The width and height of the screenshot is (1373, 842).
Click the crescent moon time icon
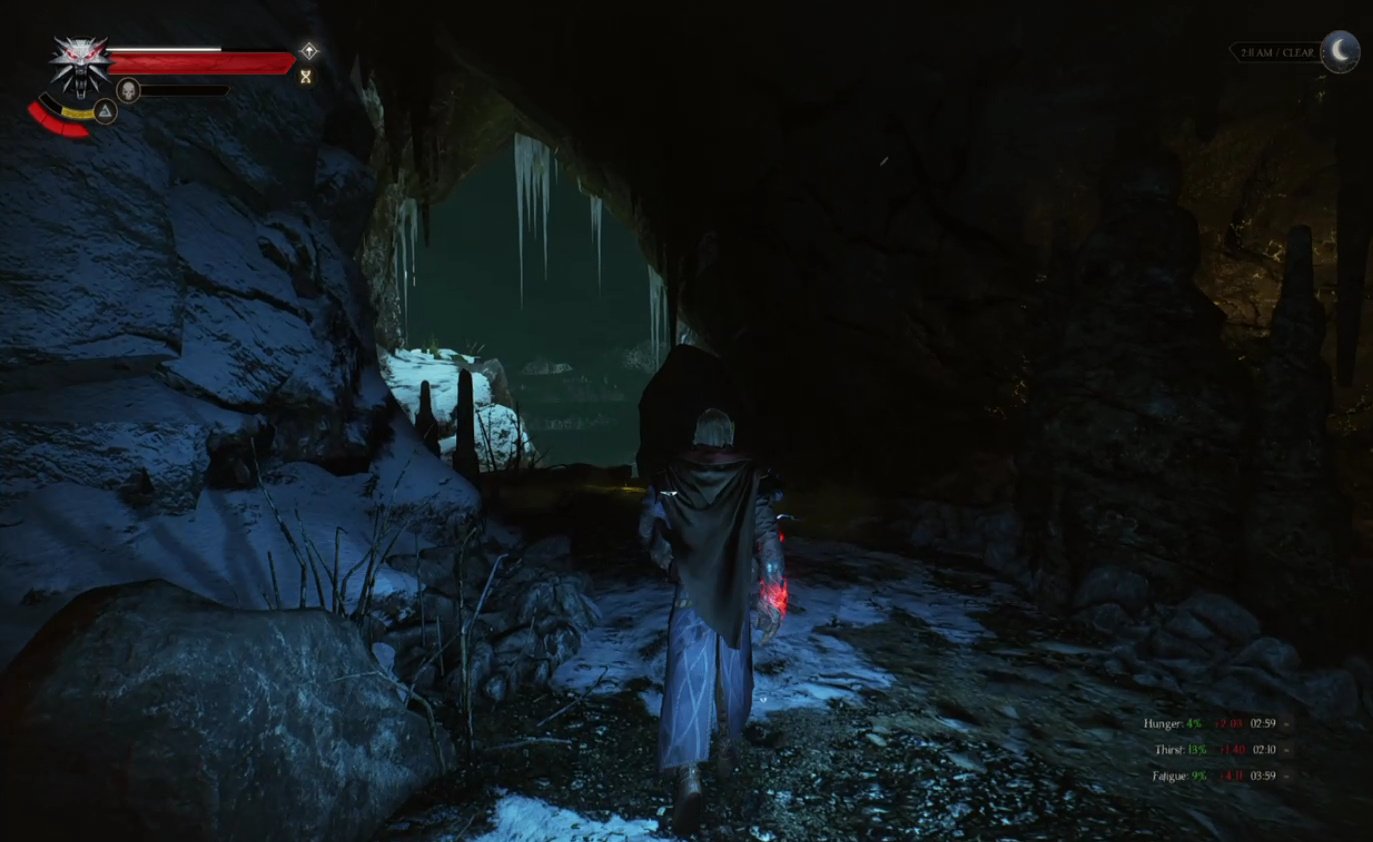pyautogui.click(x=1340, y=52)
